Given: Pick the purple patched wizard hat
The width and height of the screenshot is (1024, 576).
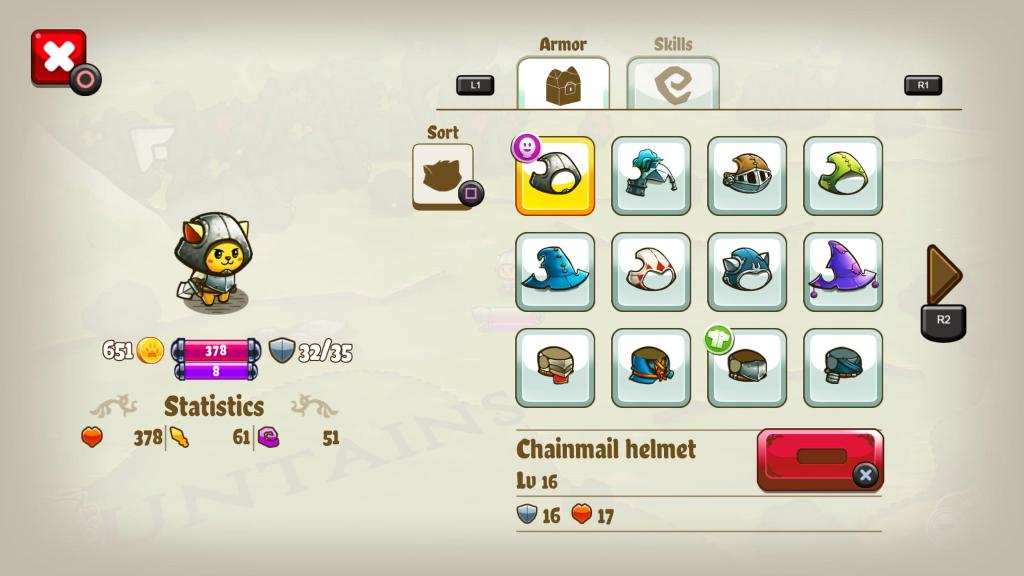Looking at the screenshot, I should [843, 272].
